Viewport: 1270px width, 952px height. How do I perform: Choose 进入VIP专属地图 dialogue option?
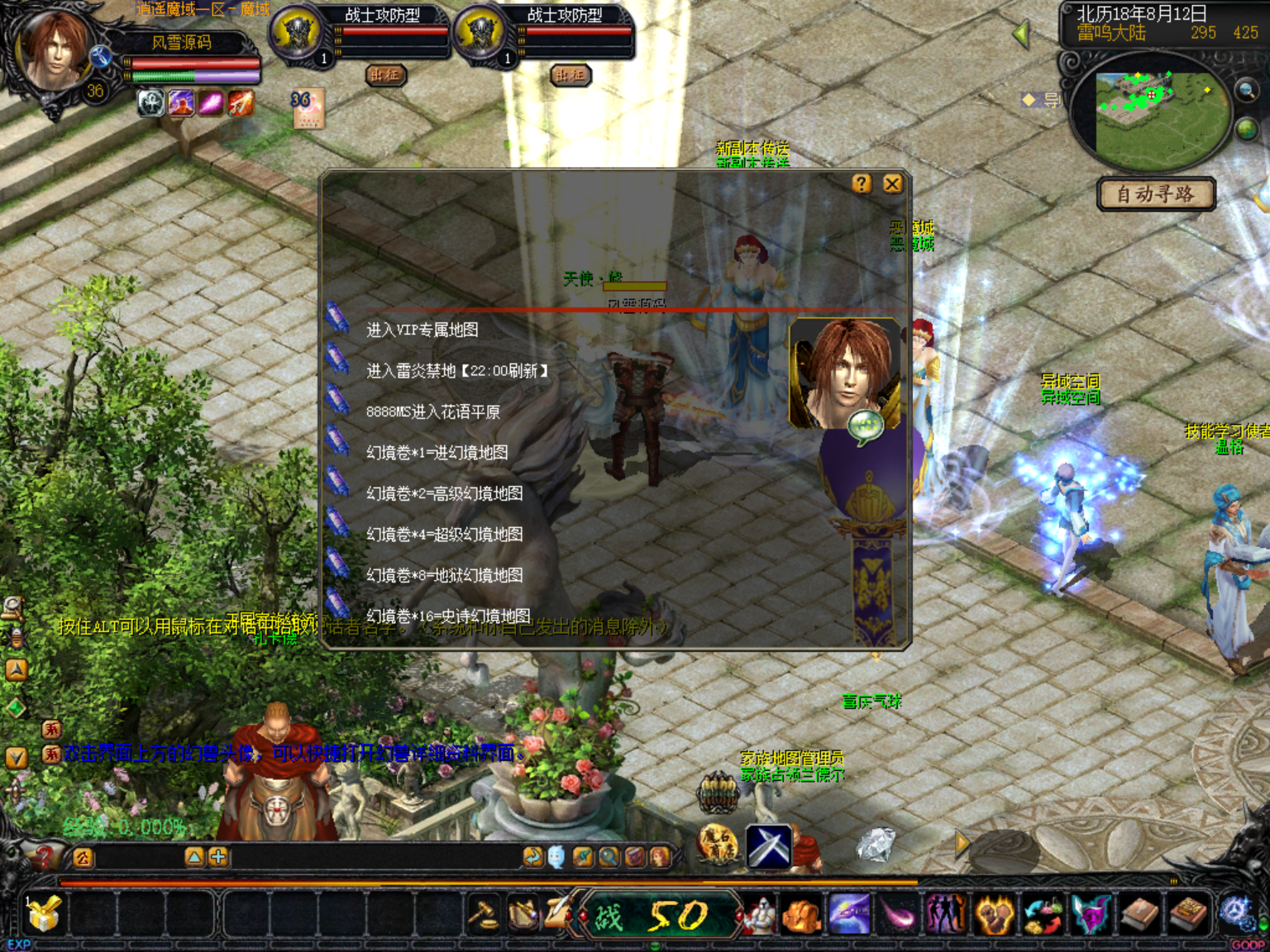pos(422,330)
